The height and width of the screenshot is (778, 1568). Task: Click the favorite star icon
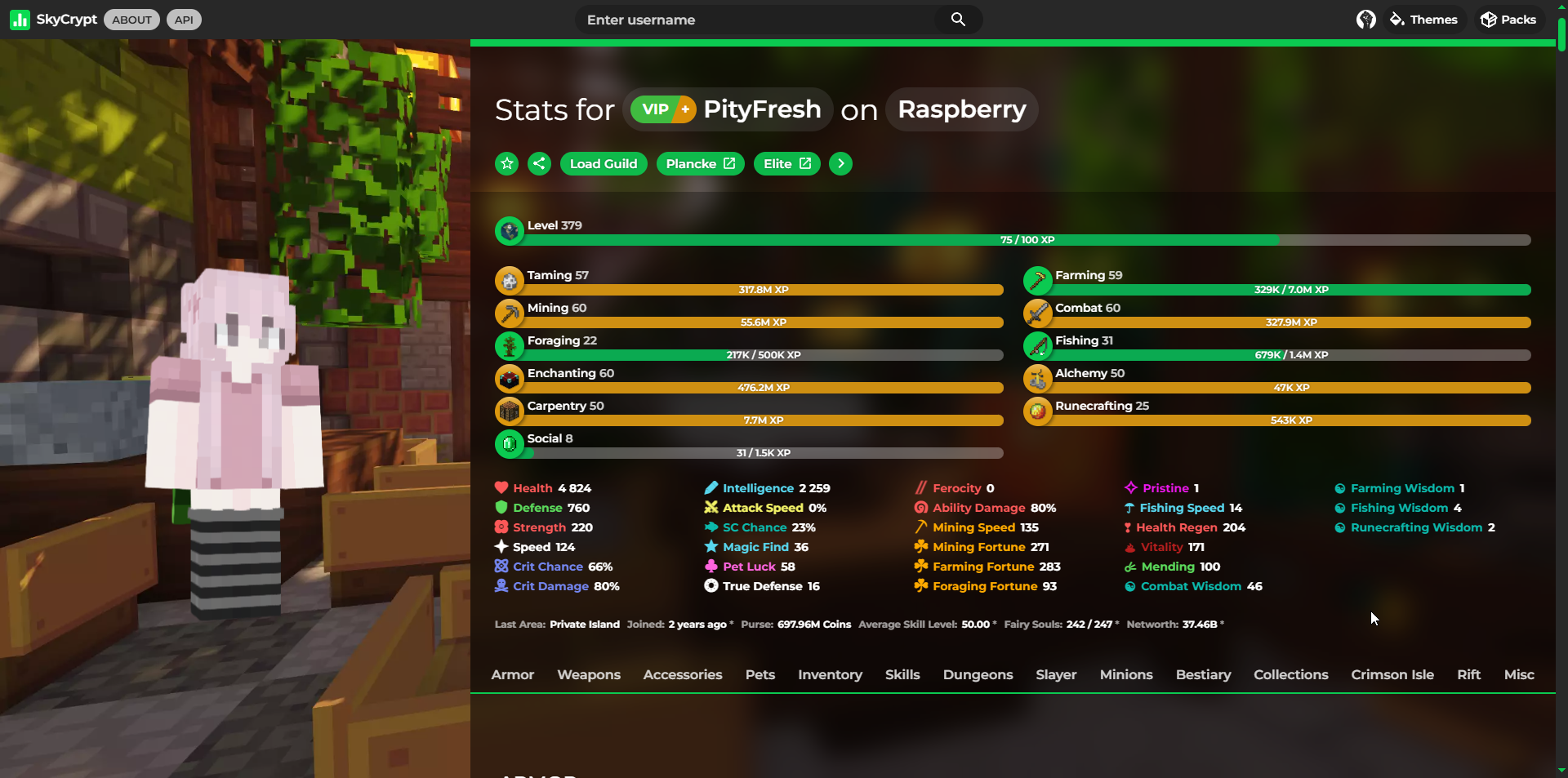(506, 163)
